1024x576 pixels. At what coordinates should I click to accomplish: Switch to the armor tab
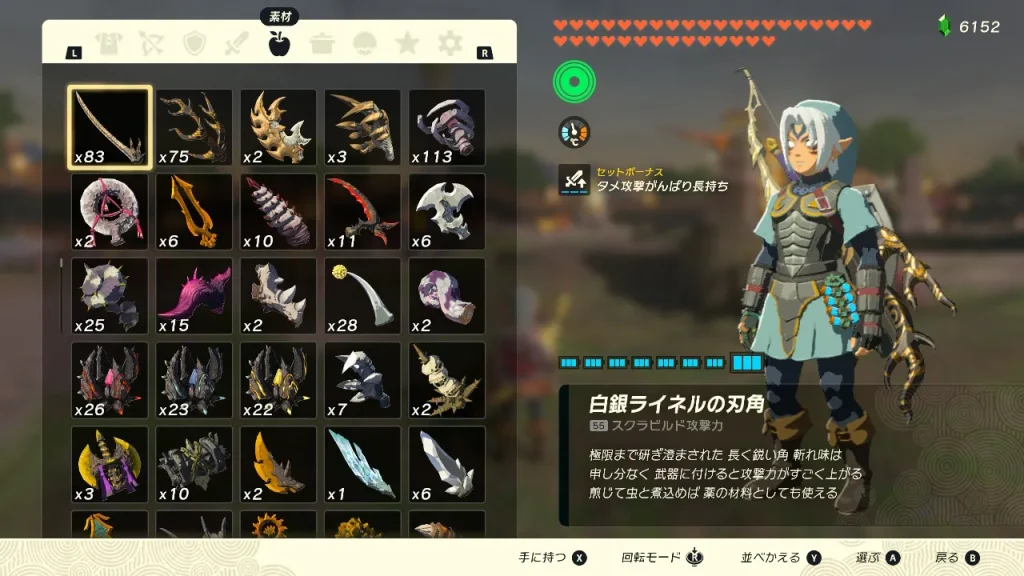pyautogui.click(x=108, y=43)
